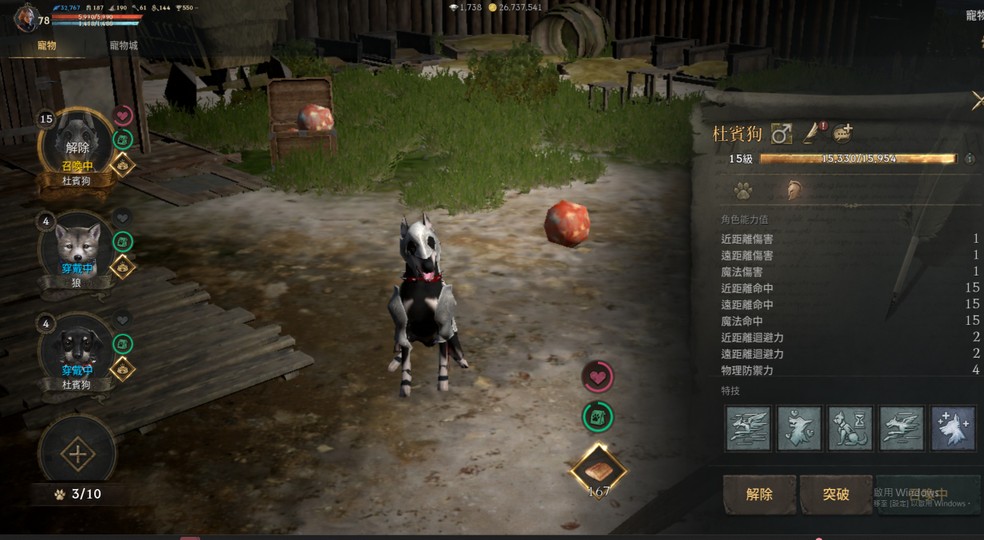Open the 寵物城 tab
The width and height of the screenshot is (984, 540).
[124, 46]
